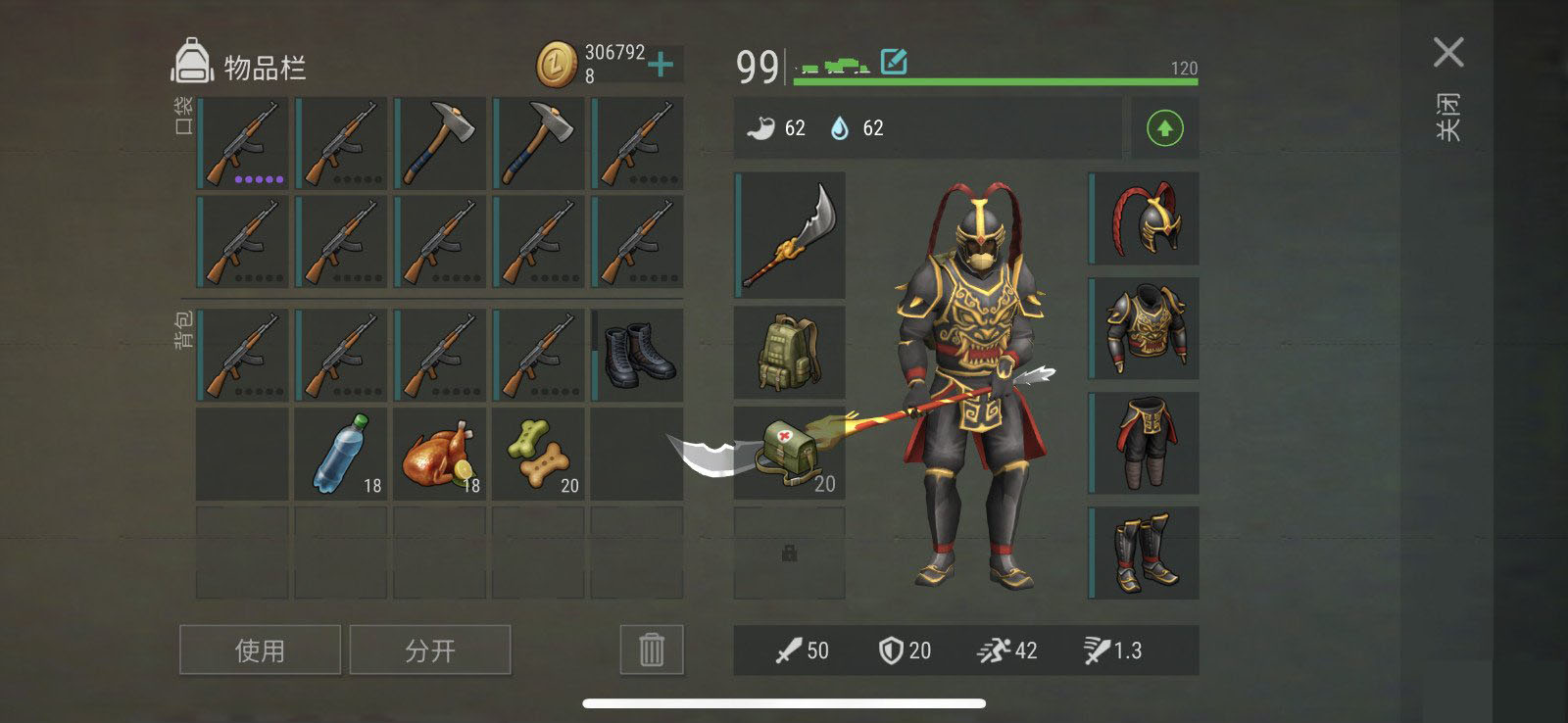
Task: Select the equipped green backpack slot
Action: [790, 353]
